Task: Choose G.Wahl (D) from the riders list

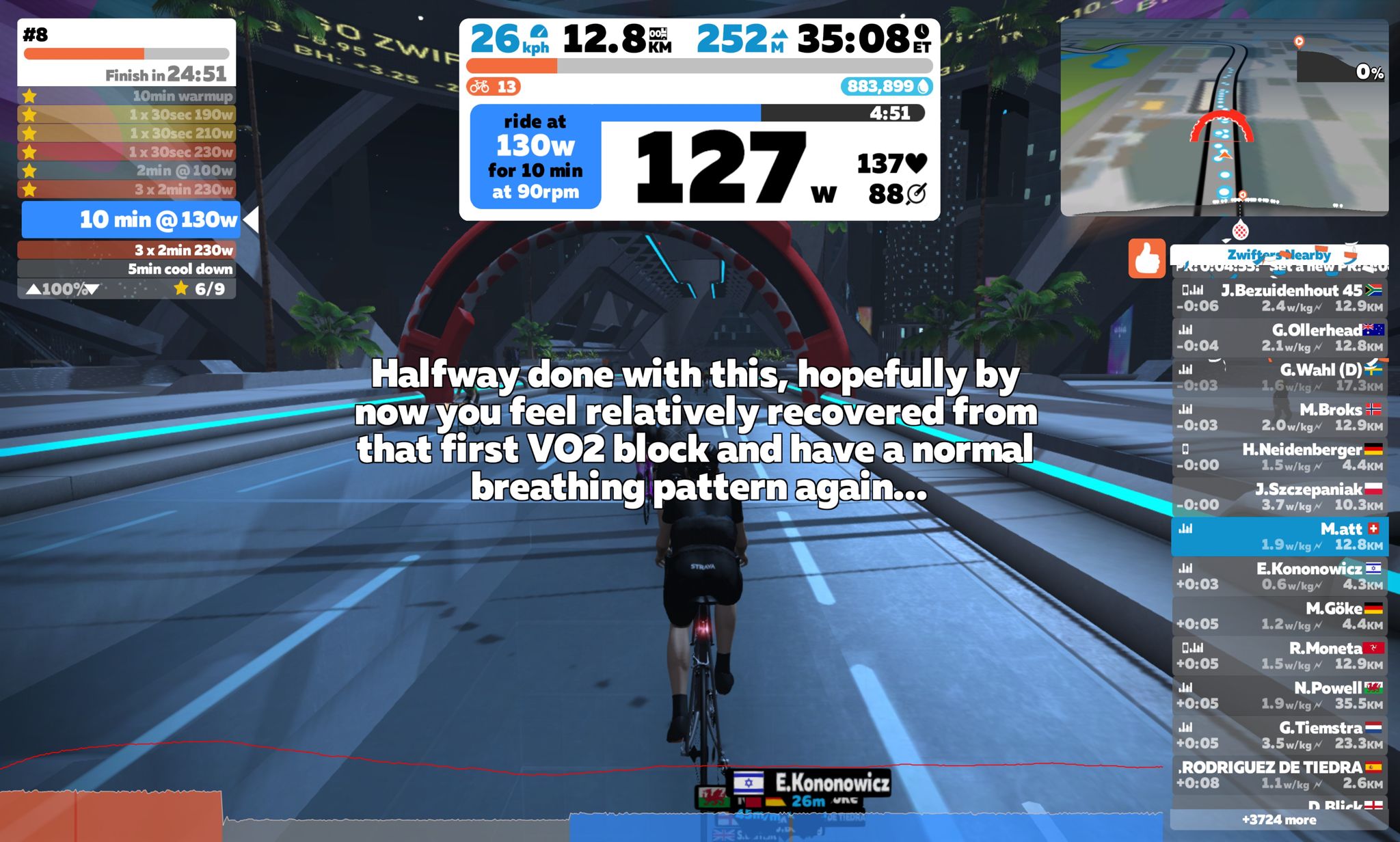Action: 1280,377
